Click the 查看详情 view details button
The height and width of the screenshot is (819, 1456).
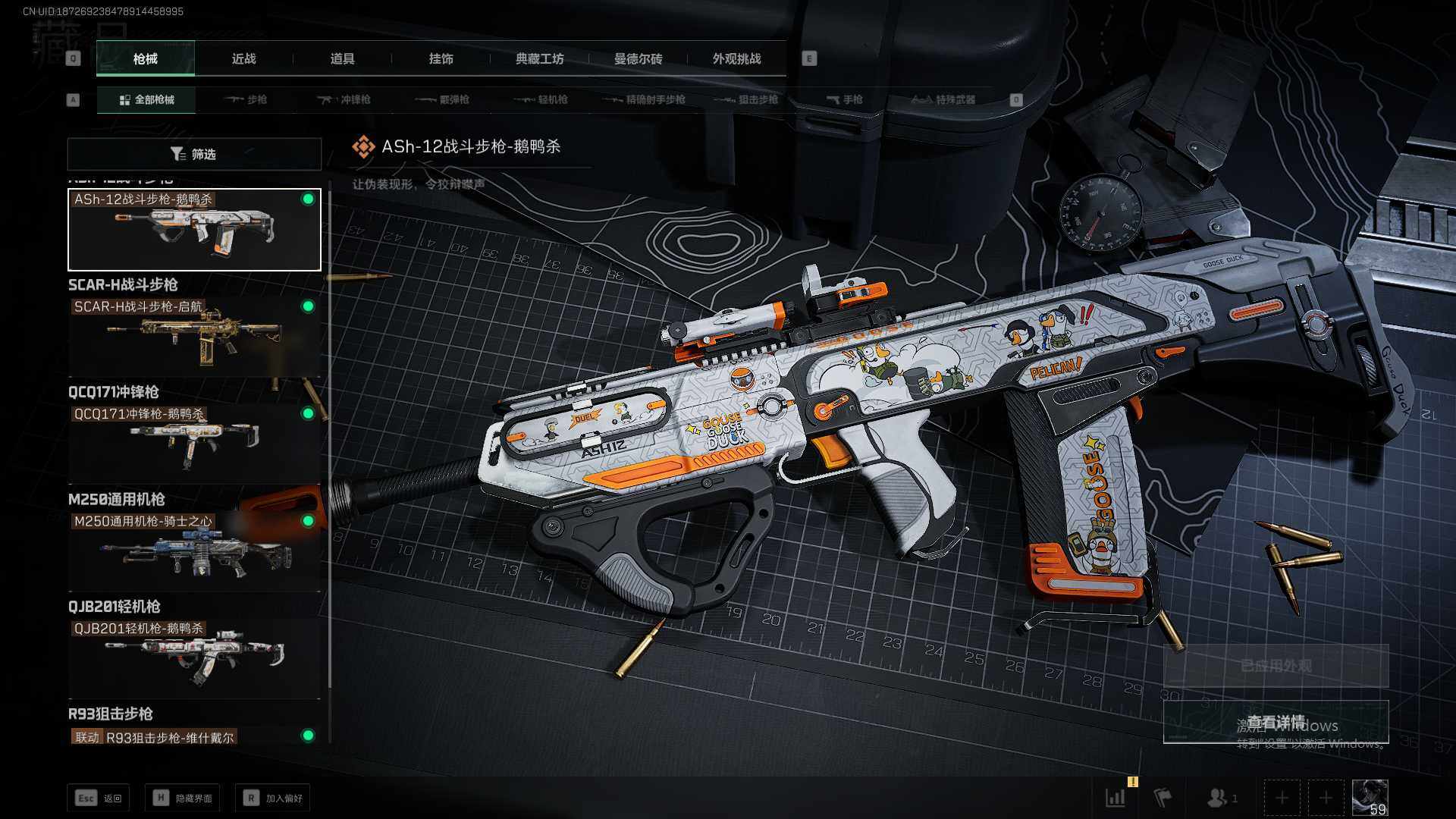click(x=1276, y=721)
